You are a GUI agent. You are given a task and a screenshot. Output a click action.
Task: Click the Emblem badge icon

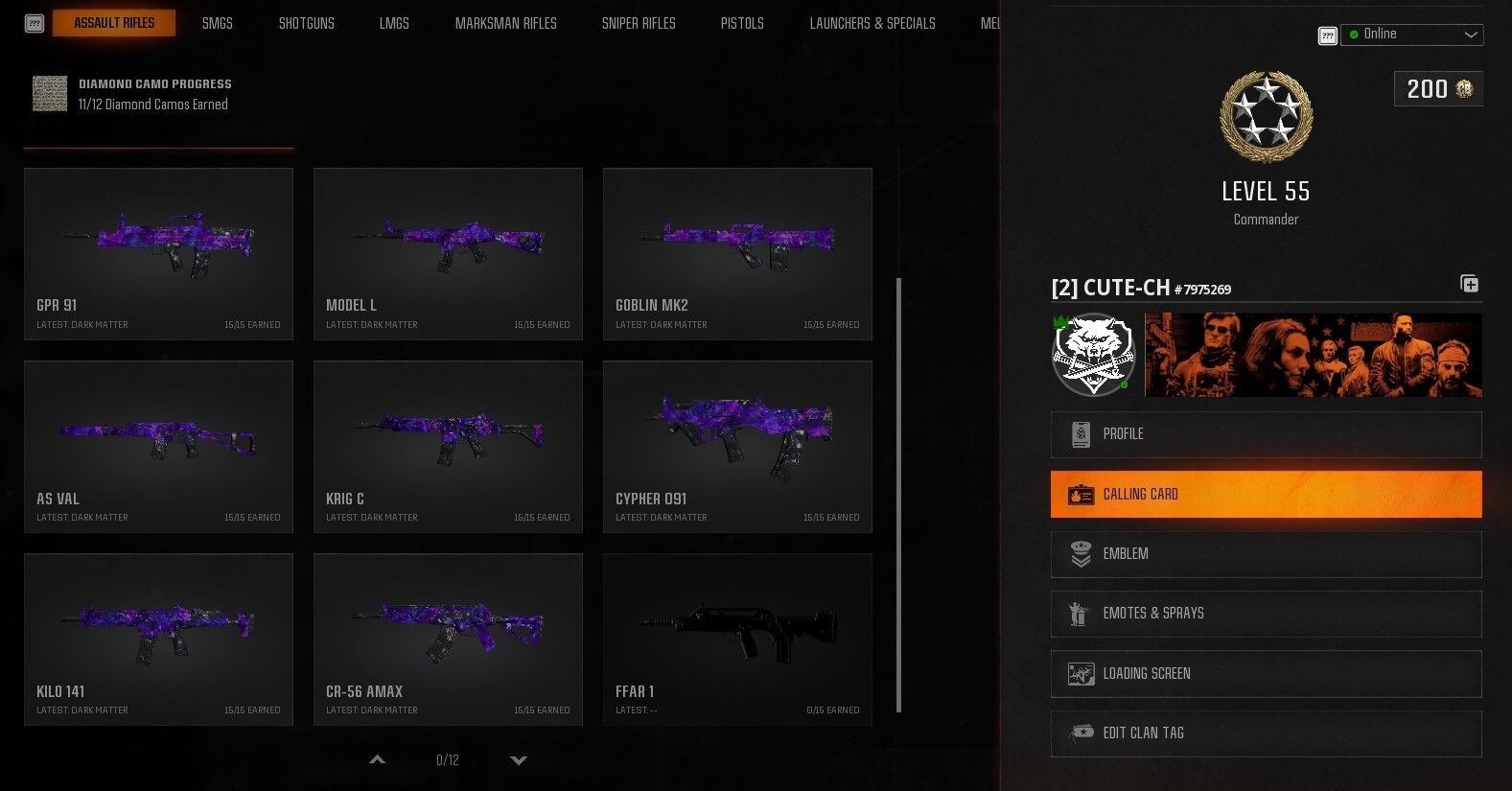(1082, 553)
